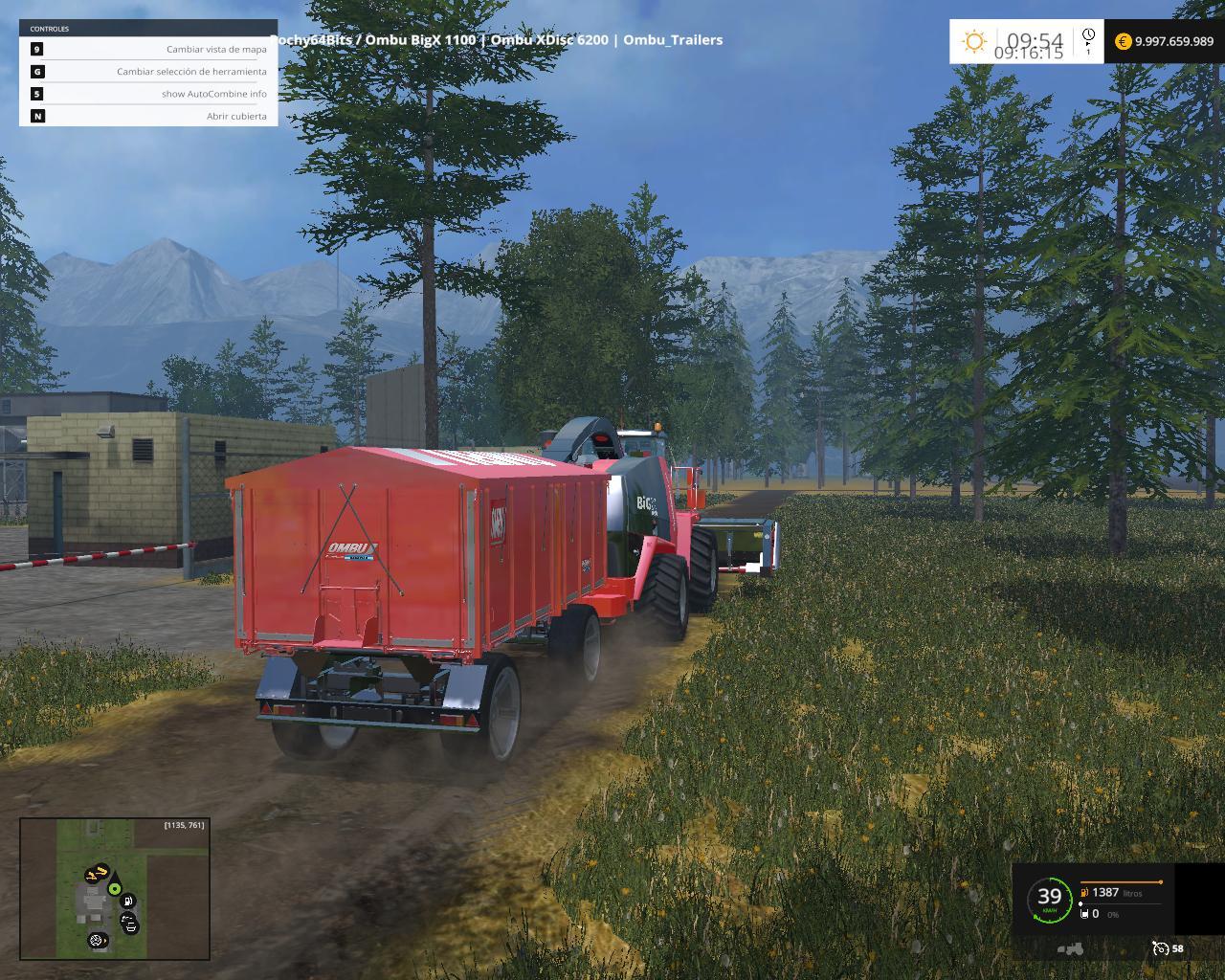Select the fuel station marker on the minimap

coord(127,902)
